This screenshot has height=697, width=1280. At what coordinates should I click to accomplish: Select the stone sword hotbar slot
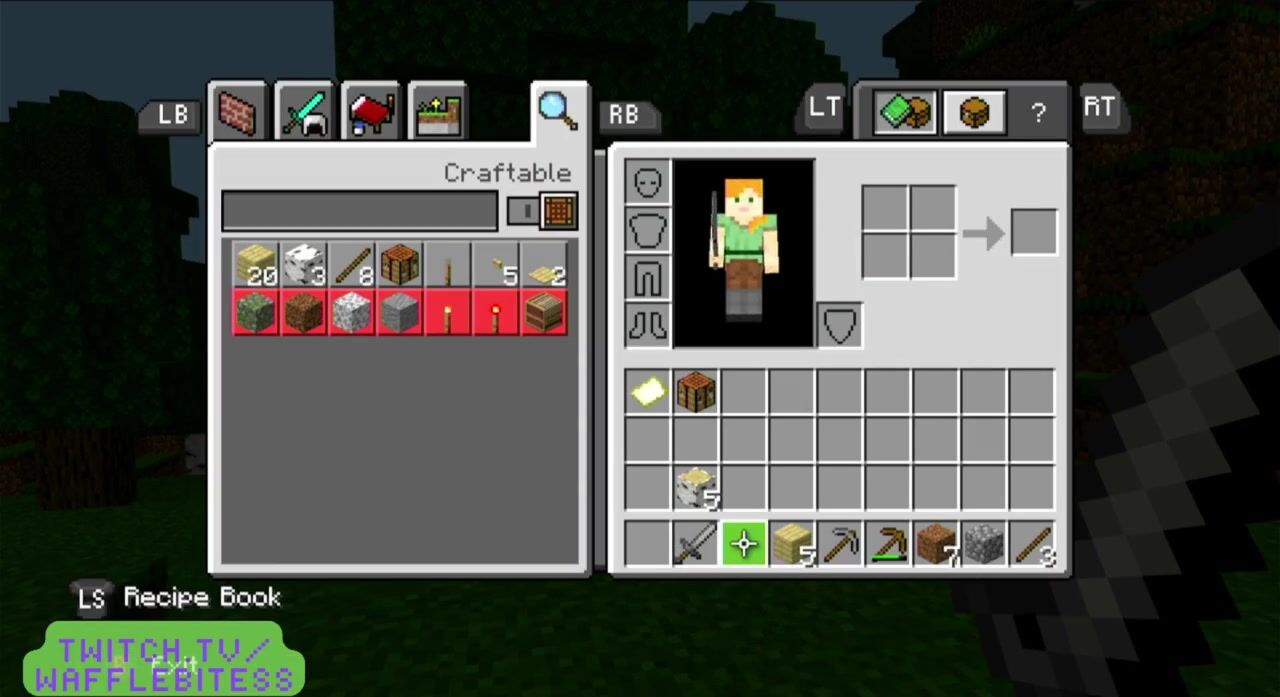[x=696, y=544]
